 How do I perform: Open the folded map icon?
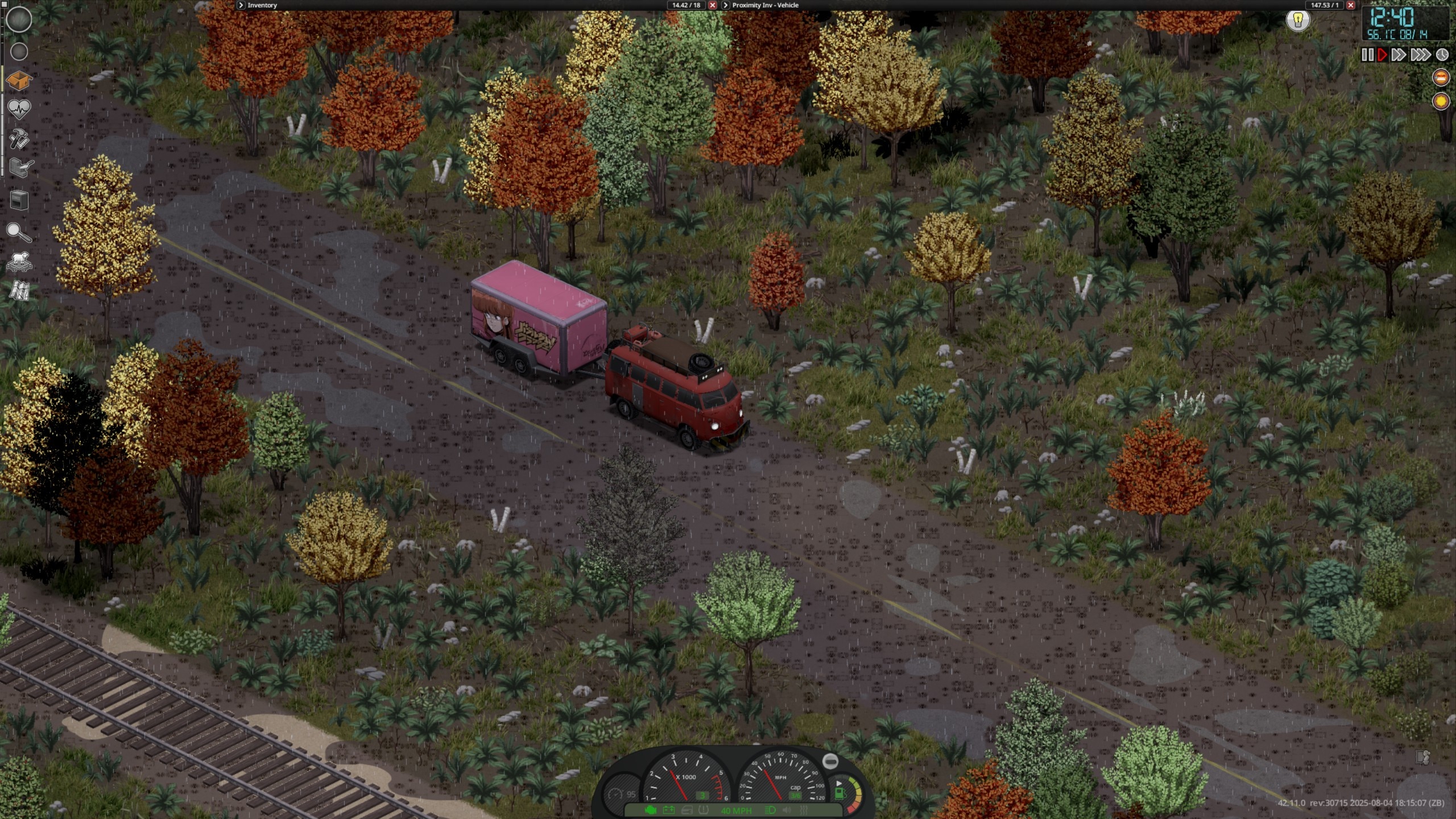tap(19, 291)
